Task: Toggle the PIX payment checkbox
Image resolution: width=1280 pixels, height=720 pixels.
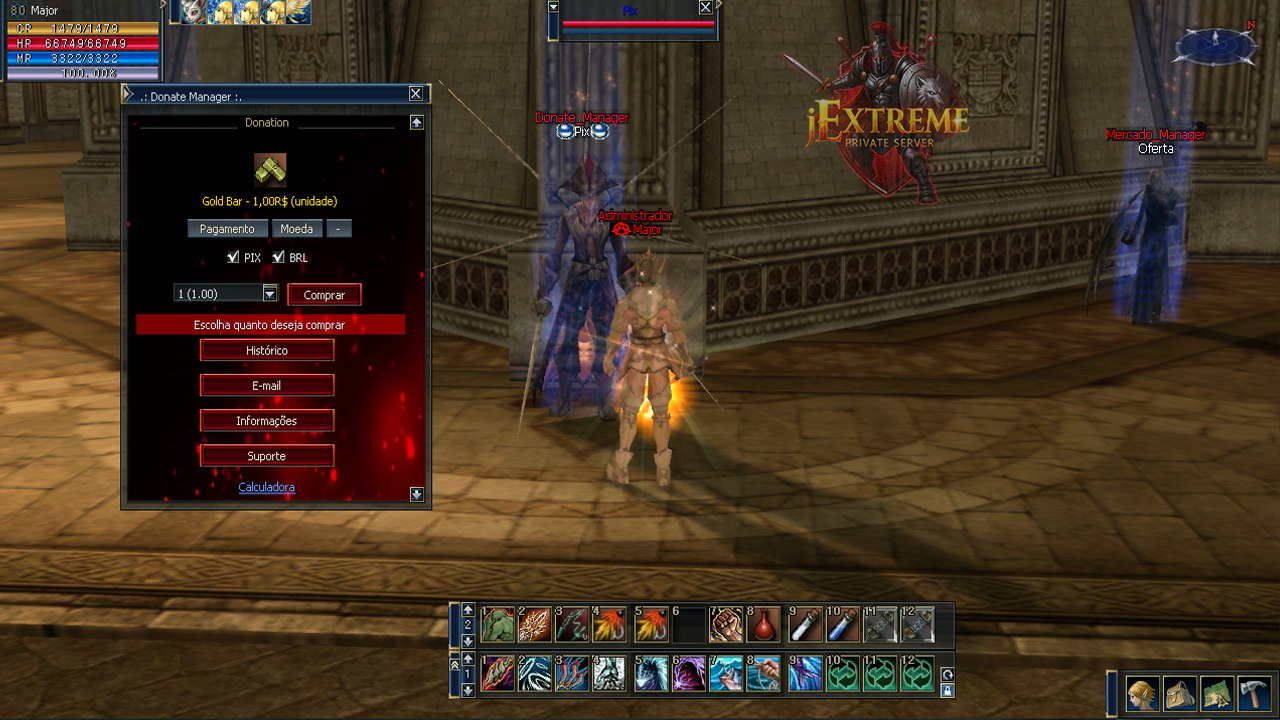Action: click(x=233, y=257)
